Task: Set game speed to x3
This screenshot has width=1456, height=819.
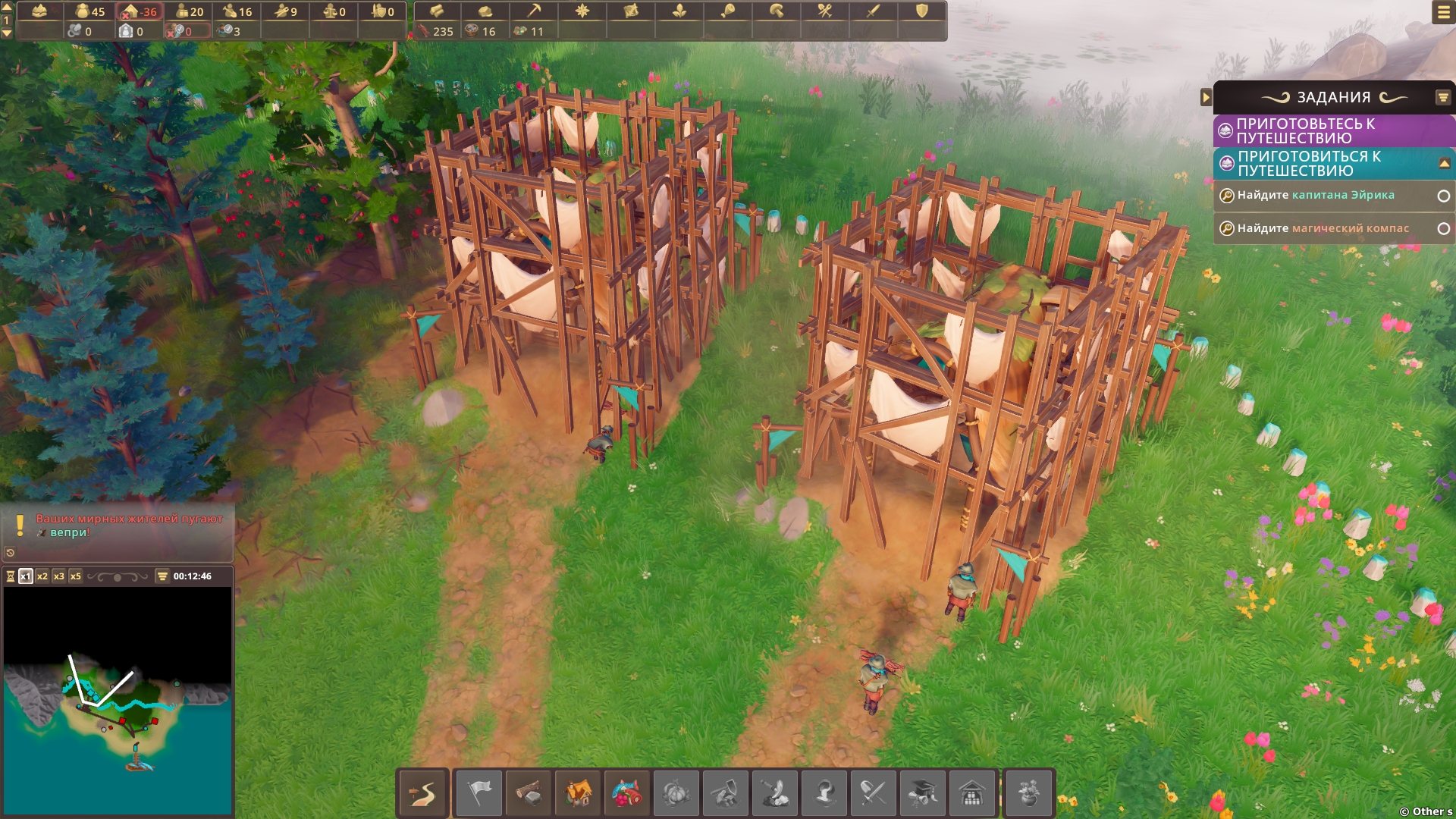Action: click(59, 576)
